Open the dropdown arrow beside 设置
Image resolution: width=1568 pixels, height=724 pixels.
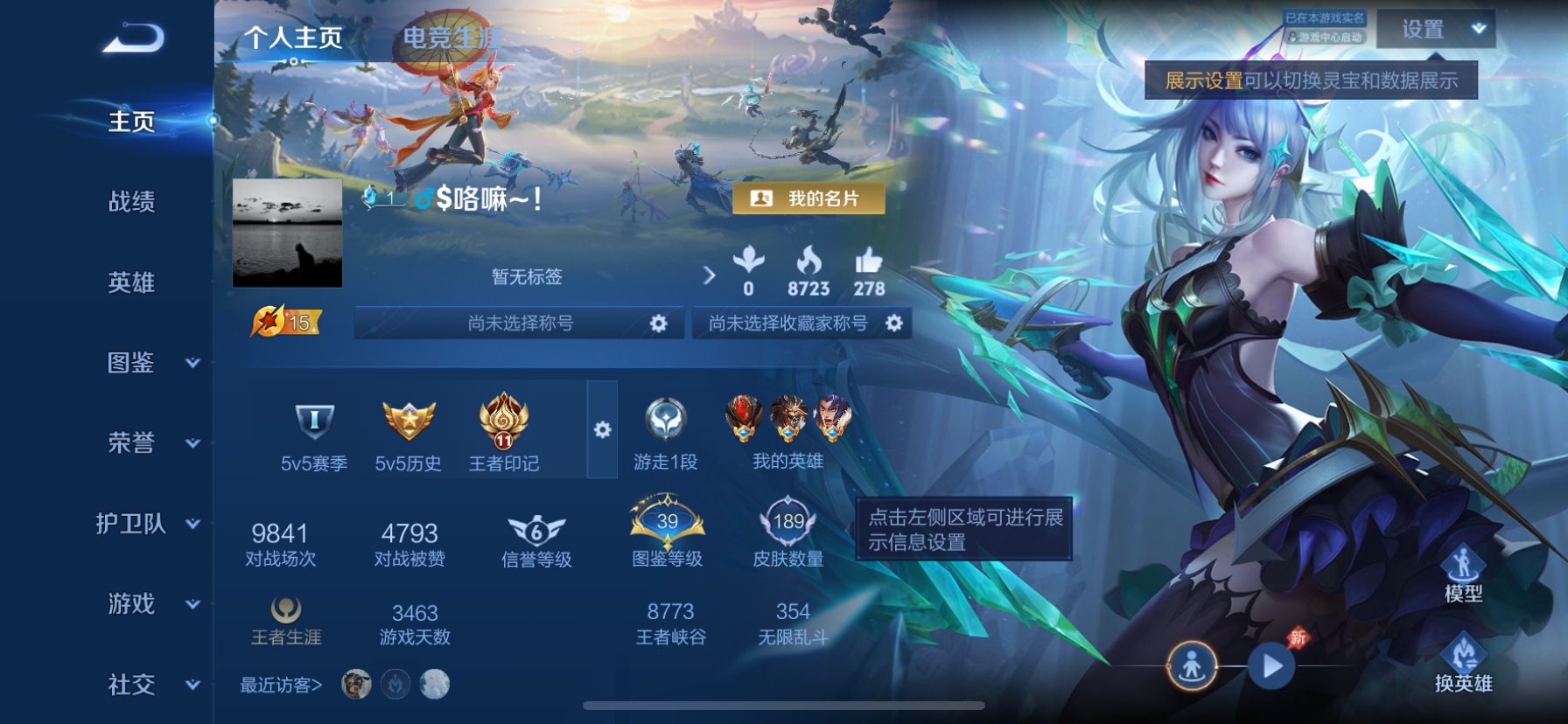tap(1480, 29)
